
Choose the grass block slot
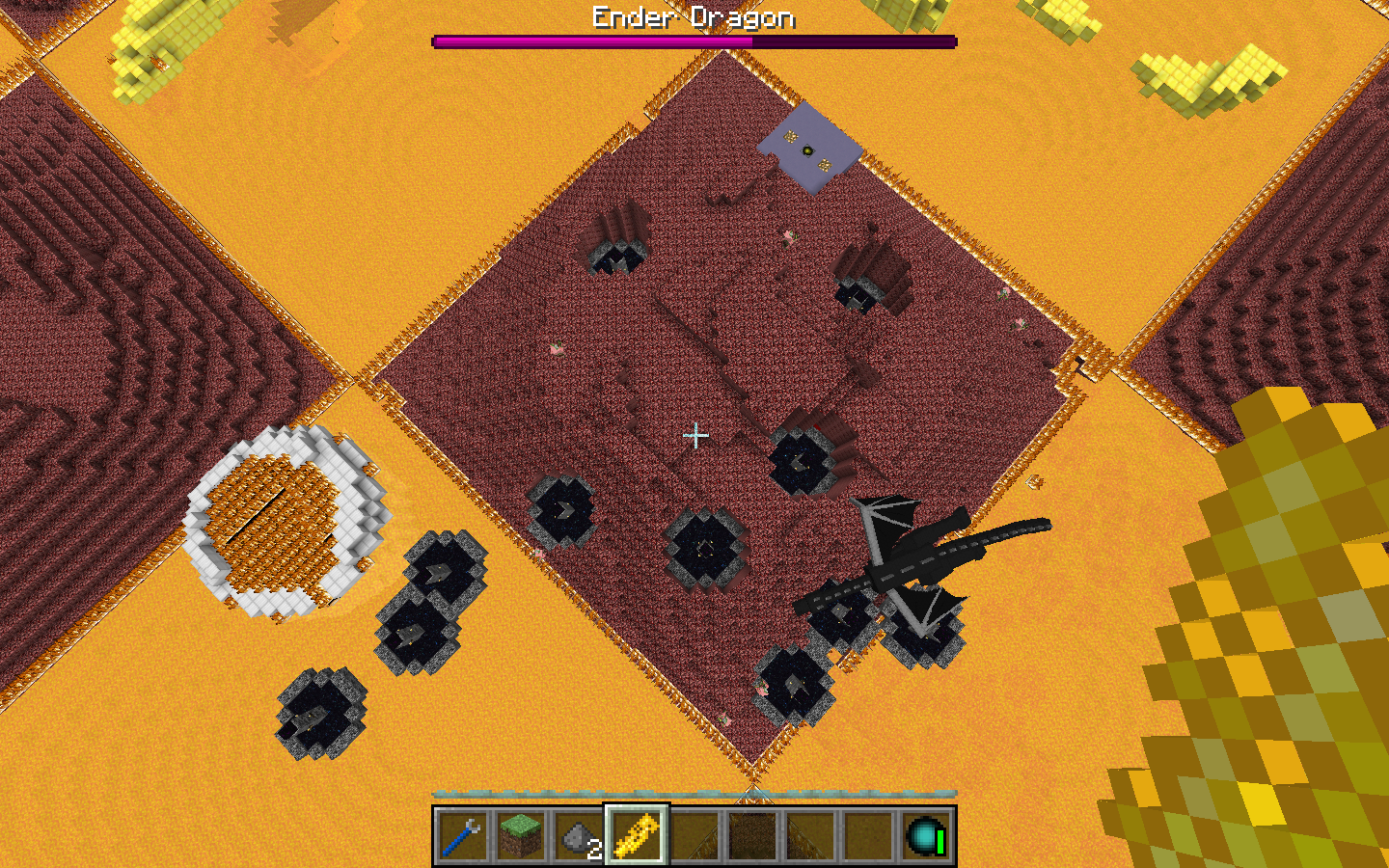[x=521, y=835]
